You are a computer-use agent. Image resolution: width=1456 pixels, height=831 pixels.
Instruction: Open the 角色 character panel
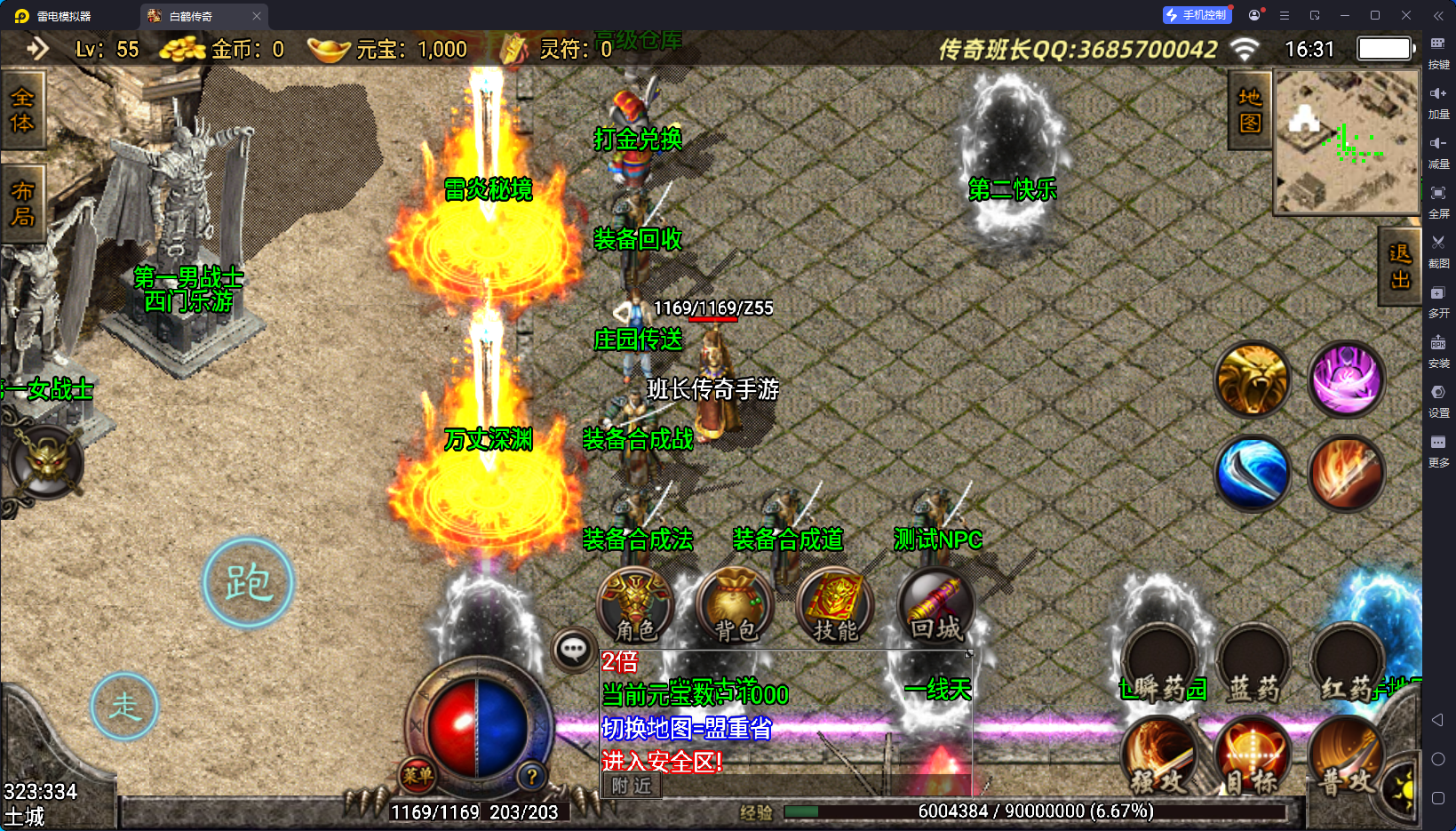pyautogui.click(x=636, y=606)
